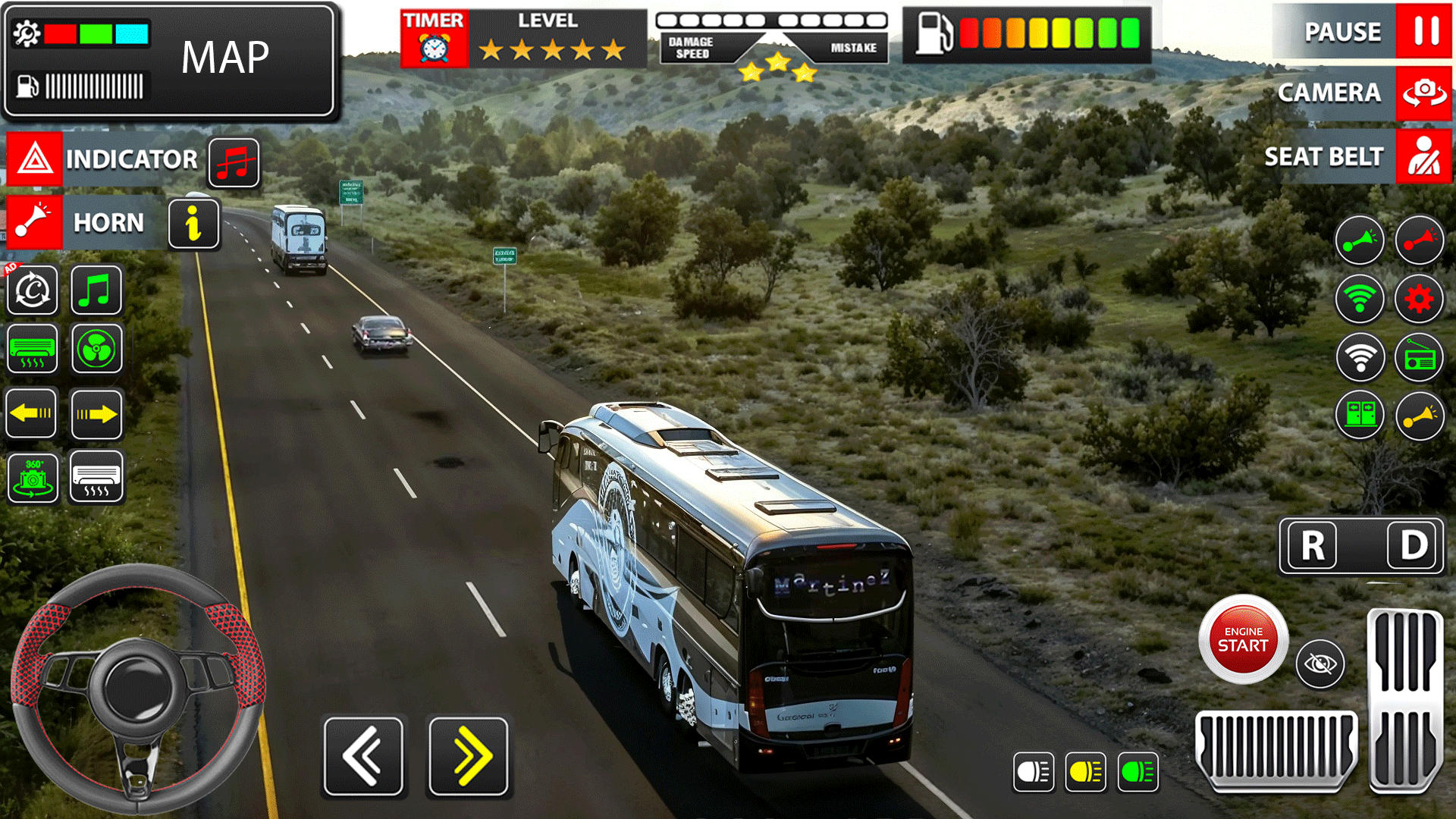Screen dimensions: 1456x819
Task: Toggle the right turn indicator arrow
Action: (x=96, y=413)
